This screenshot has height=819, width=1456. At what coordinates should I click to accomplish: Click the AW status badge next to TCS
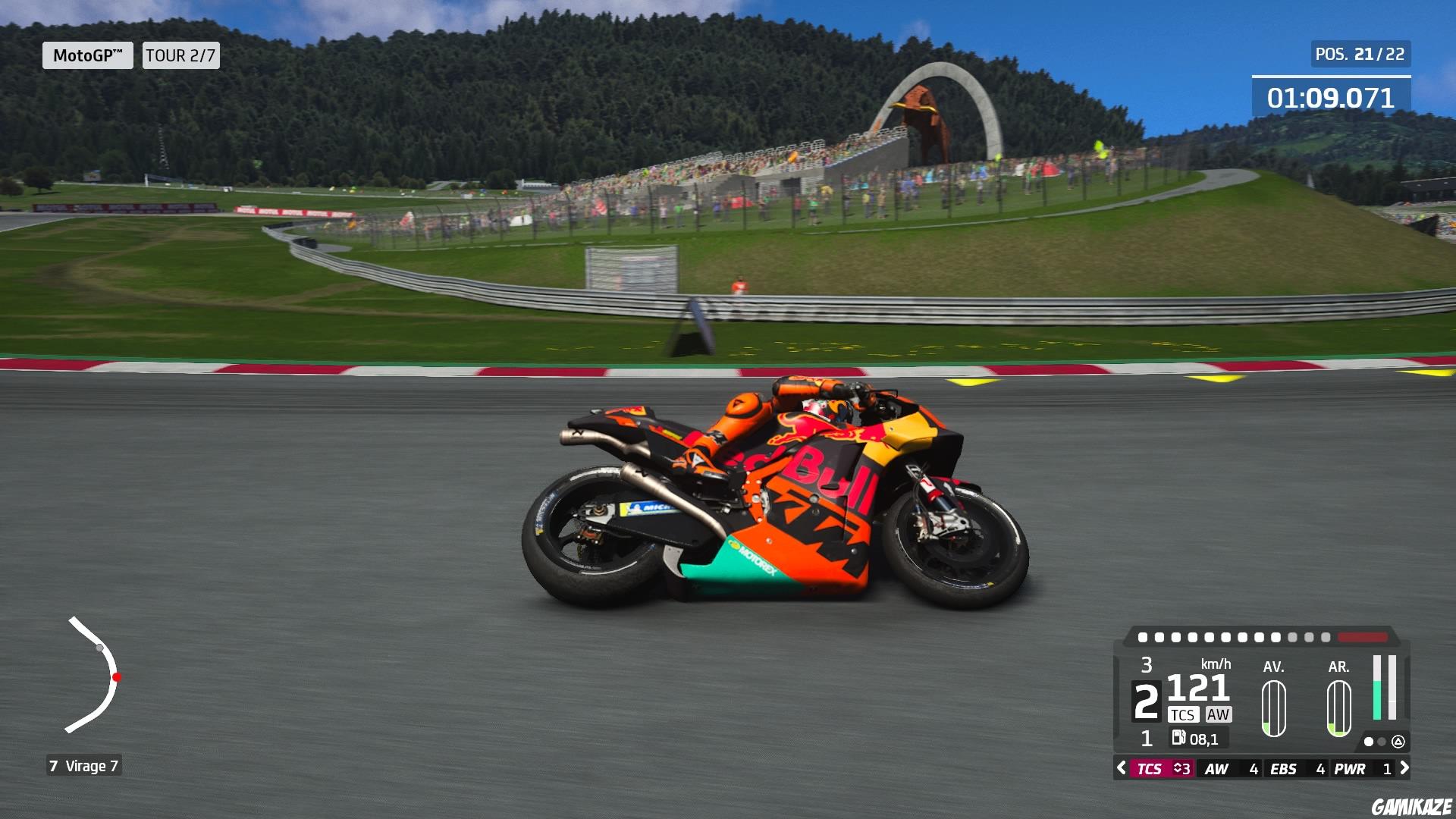tap(1219, 714)
